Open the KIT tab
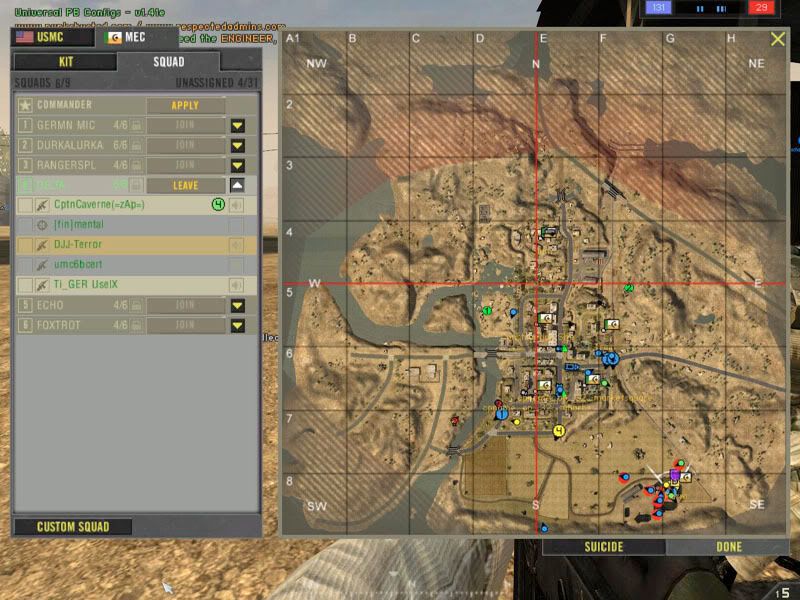This screenshot has height=600, width=800. 65,62
